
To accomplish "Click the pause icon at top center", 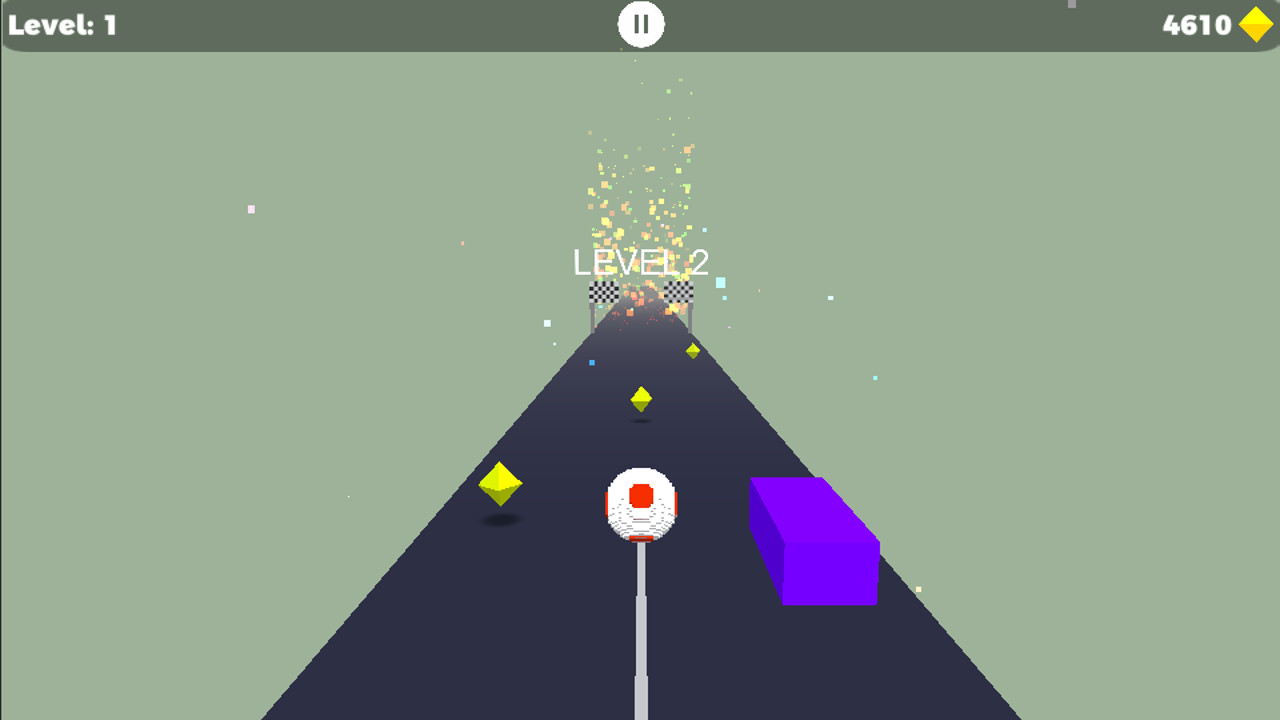I will tap(640, 23).
